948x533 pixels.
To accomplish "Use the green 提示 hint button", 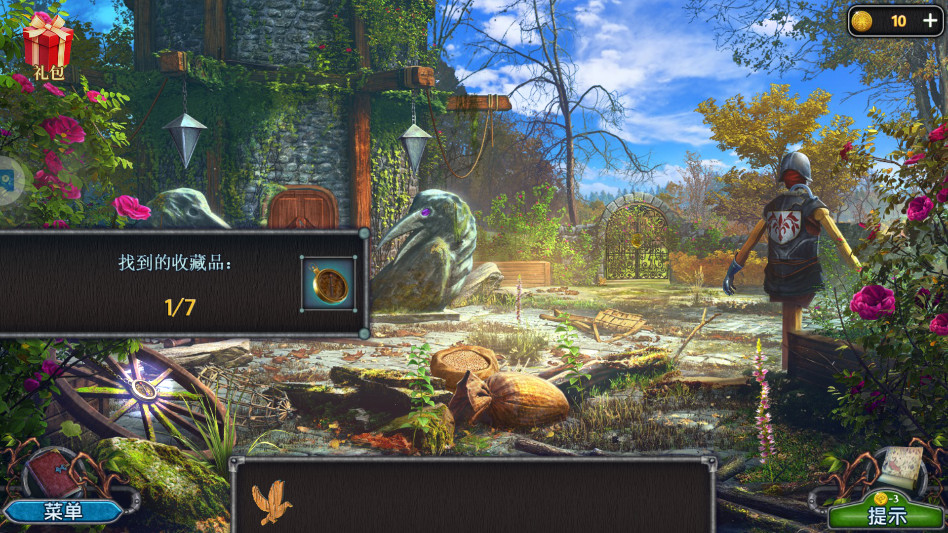I will tap(886, 515).
